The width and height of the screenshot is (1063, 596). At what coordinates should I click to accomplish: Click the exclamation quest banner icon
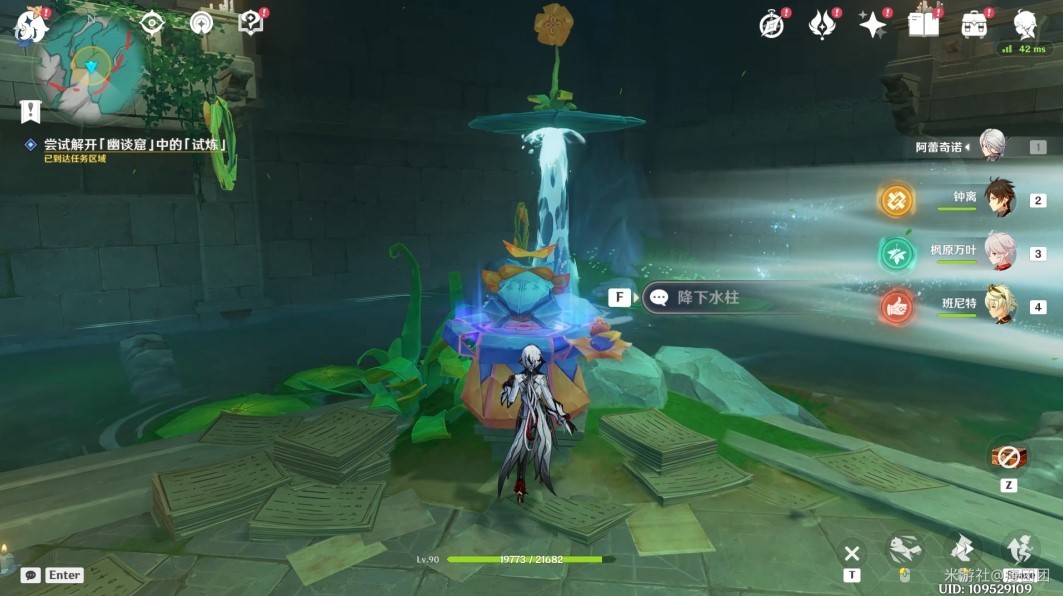[30, 111]
